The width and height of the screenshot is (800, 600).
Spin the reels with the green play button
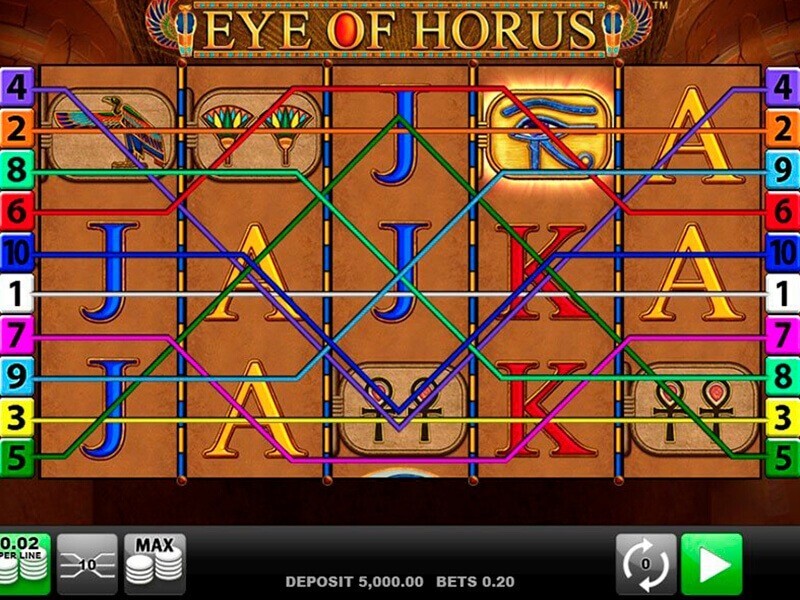(712, 564)
